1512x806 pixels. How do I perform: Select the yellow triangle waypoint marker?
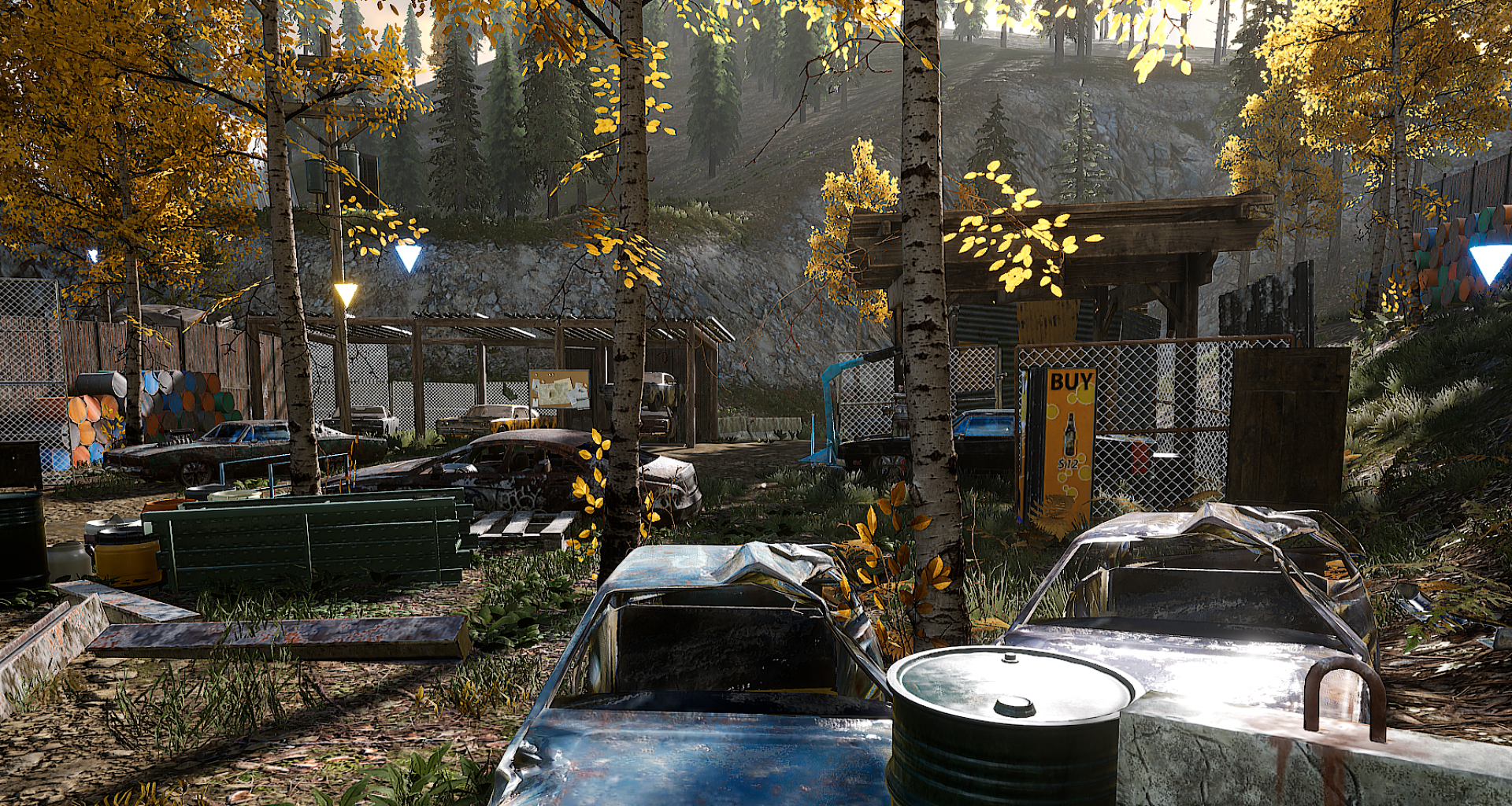tap(346, 294)
